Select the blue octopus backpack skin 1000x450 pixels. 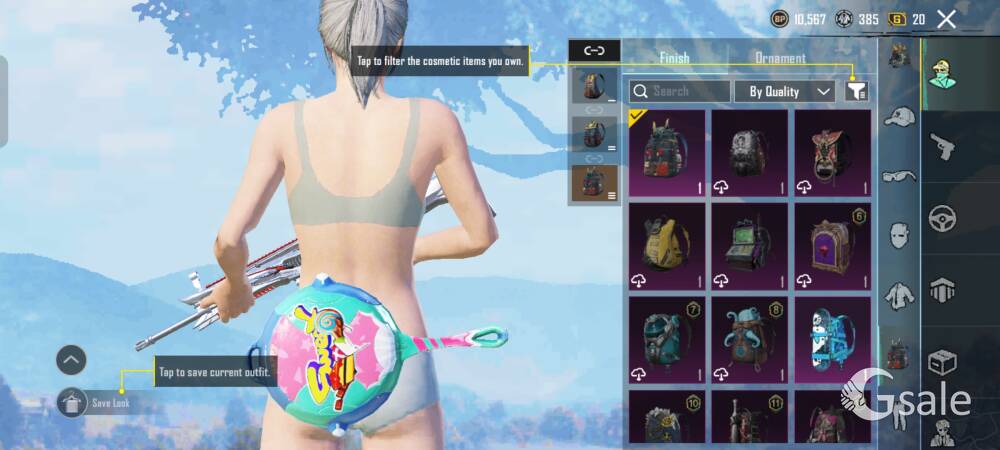749,339
